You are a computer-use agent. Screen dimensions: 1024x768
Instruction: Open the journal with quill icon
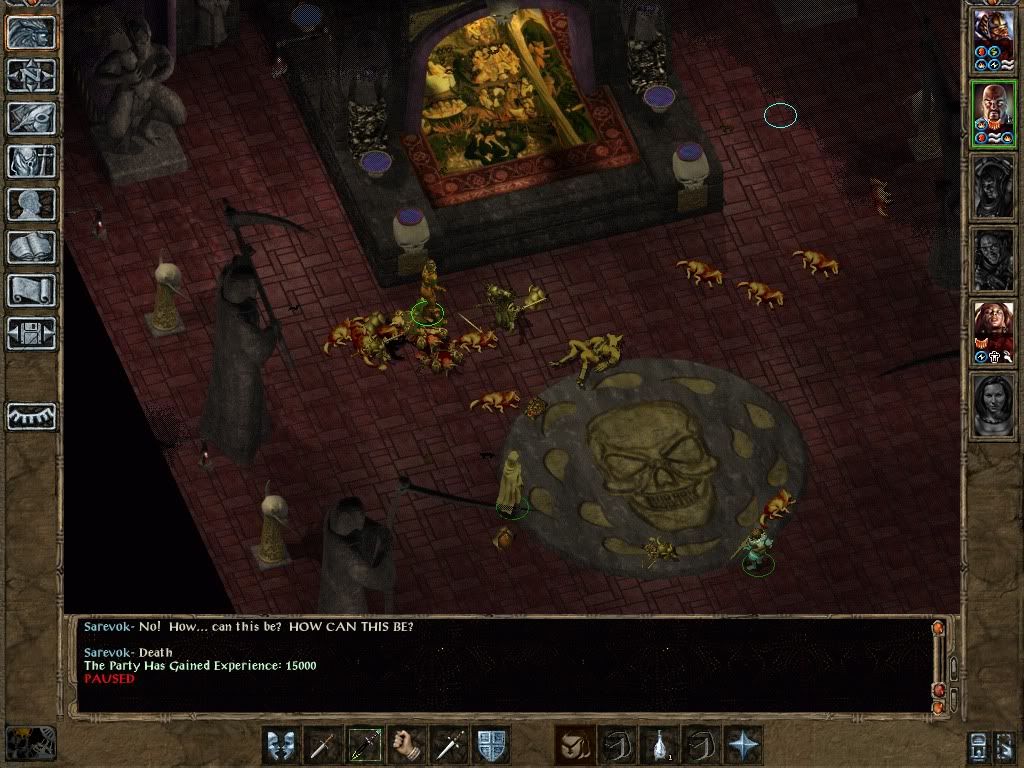pyautogui.click(x=31, y=118)
